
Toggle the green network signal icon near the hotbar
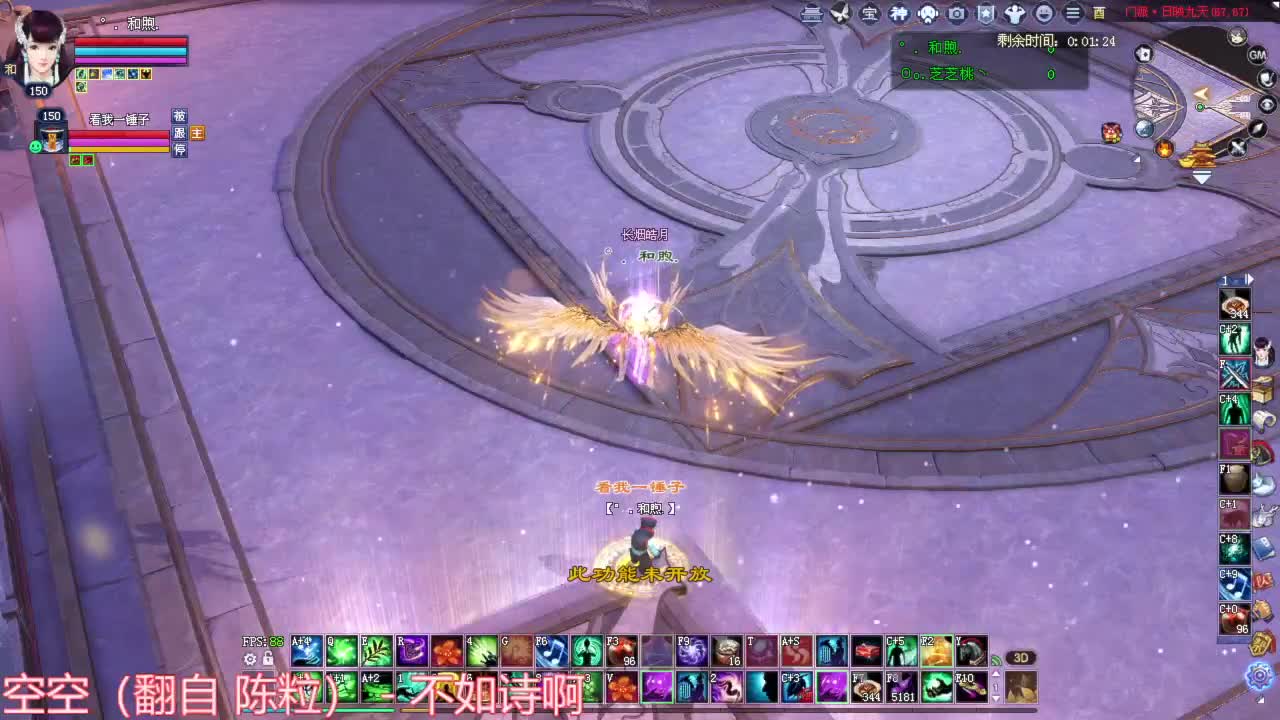995,660
